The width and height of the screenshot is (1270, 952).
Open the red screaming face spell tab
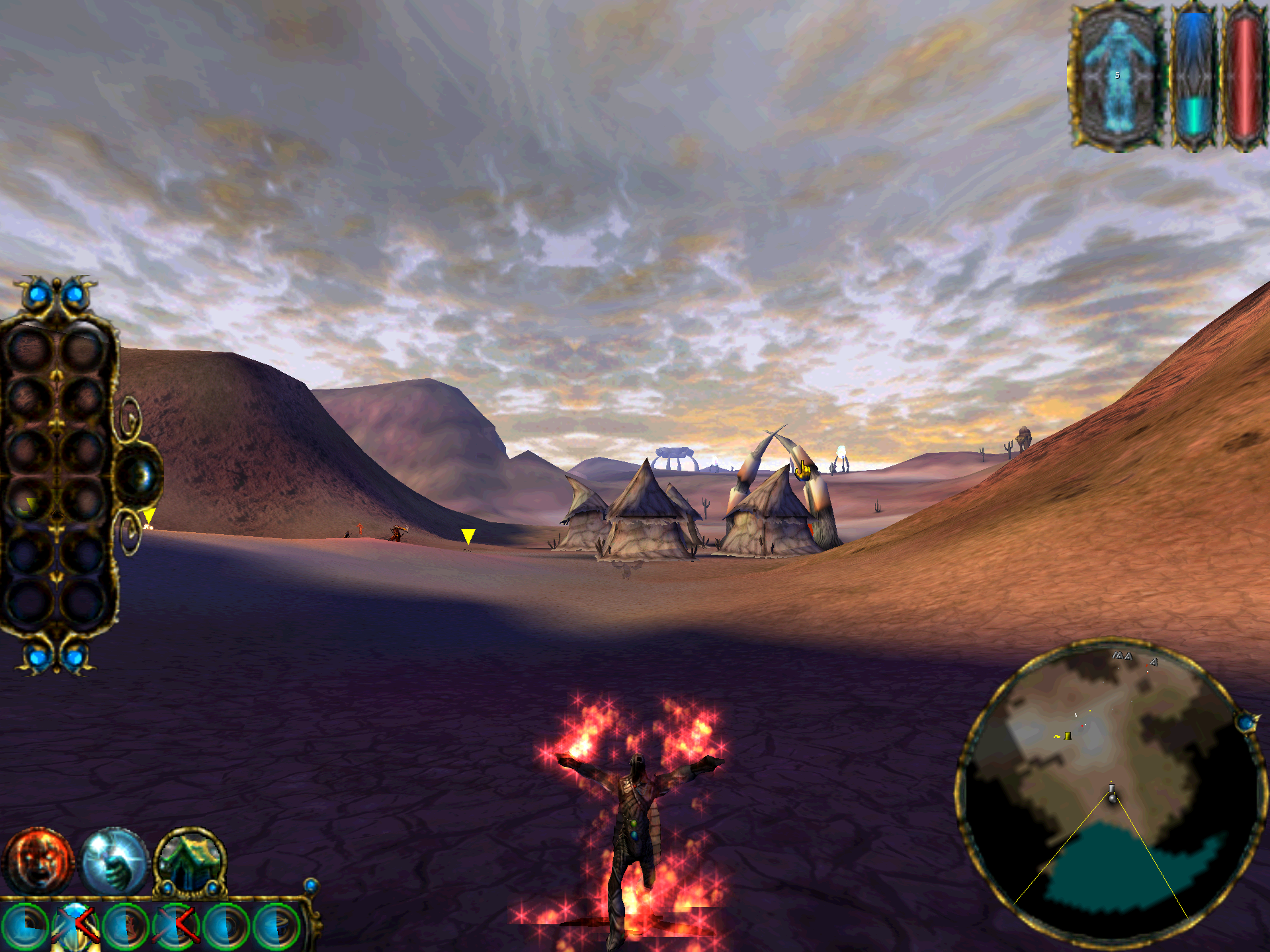[x=38, y=861]
